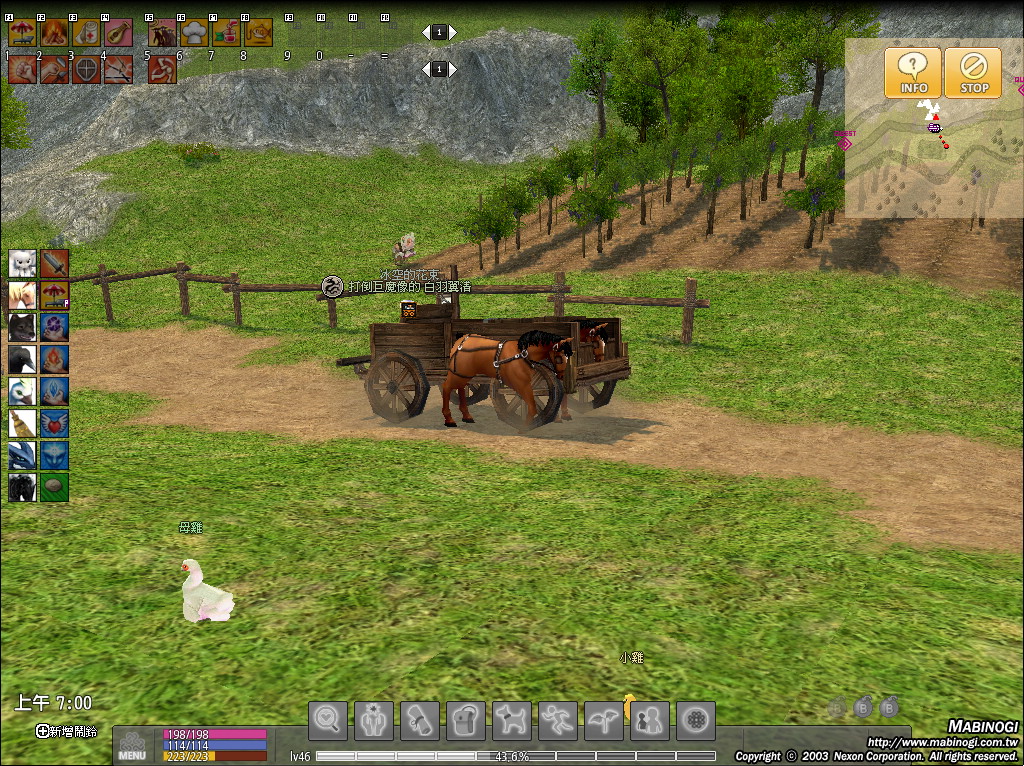Image resolution: width=1024 pixels, height=766 pixels.
Task: Click the add shortcut plus button
Action: pos(43,731)
